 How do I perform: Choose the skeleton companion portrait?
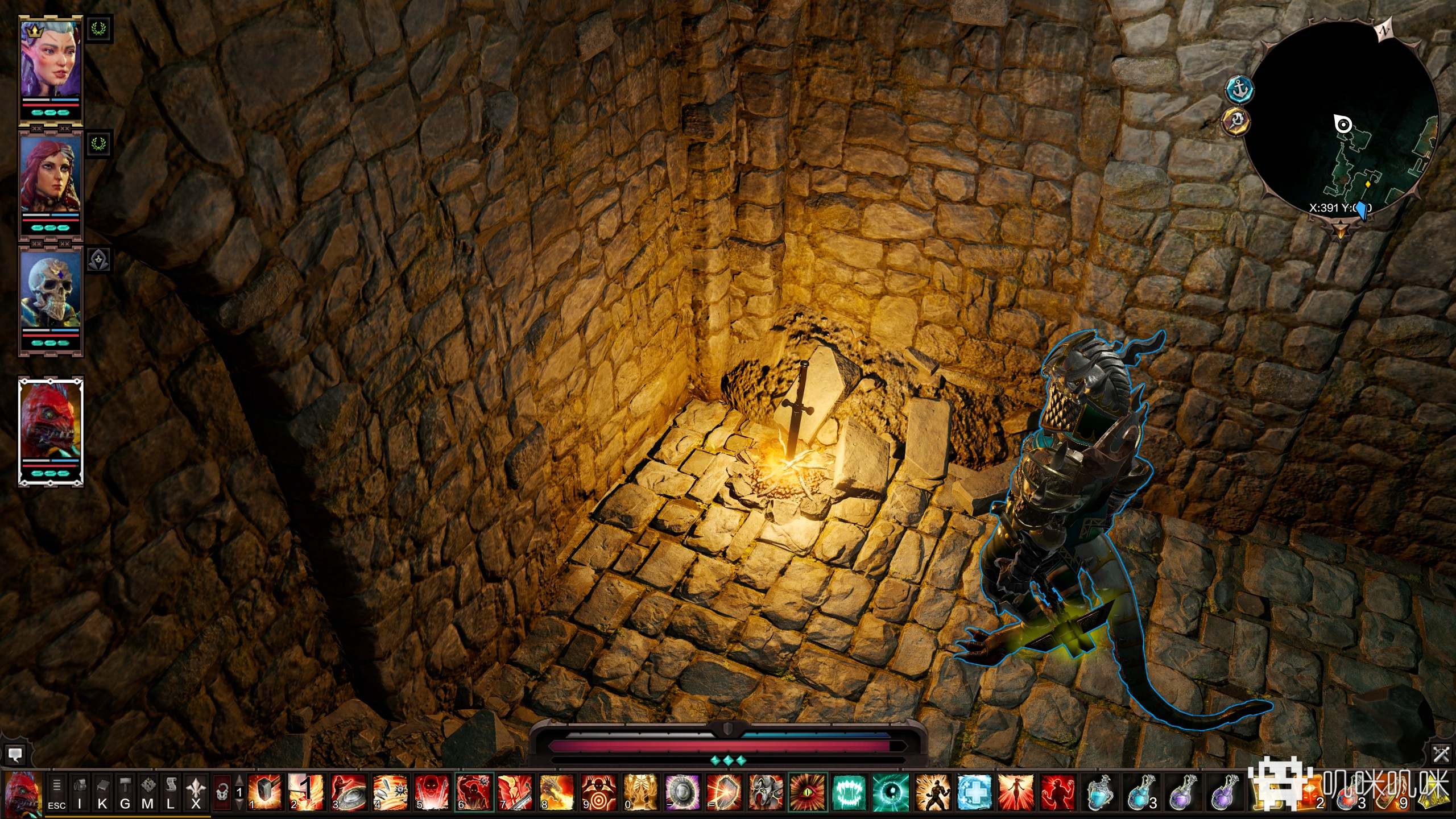50,295
